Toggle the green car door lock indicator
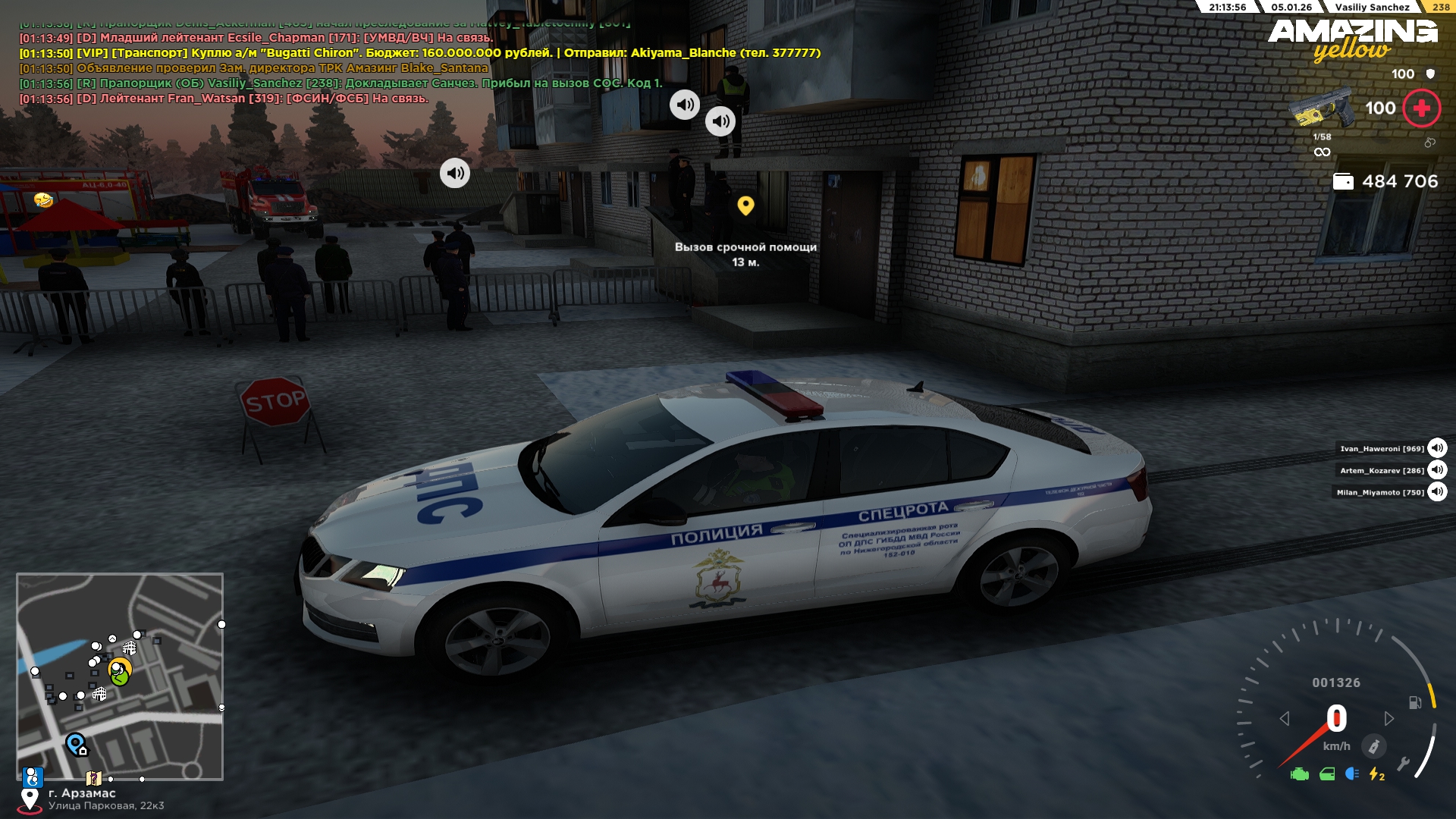 point(1327,774)
